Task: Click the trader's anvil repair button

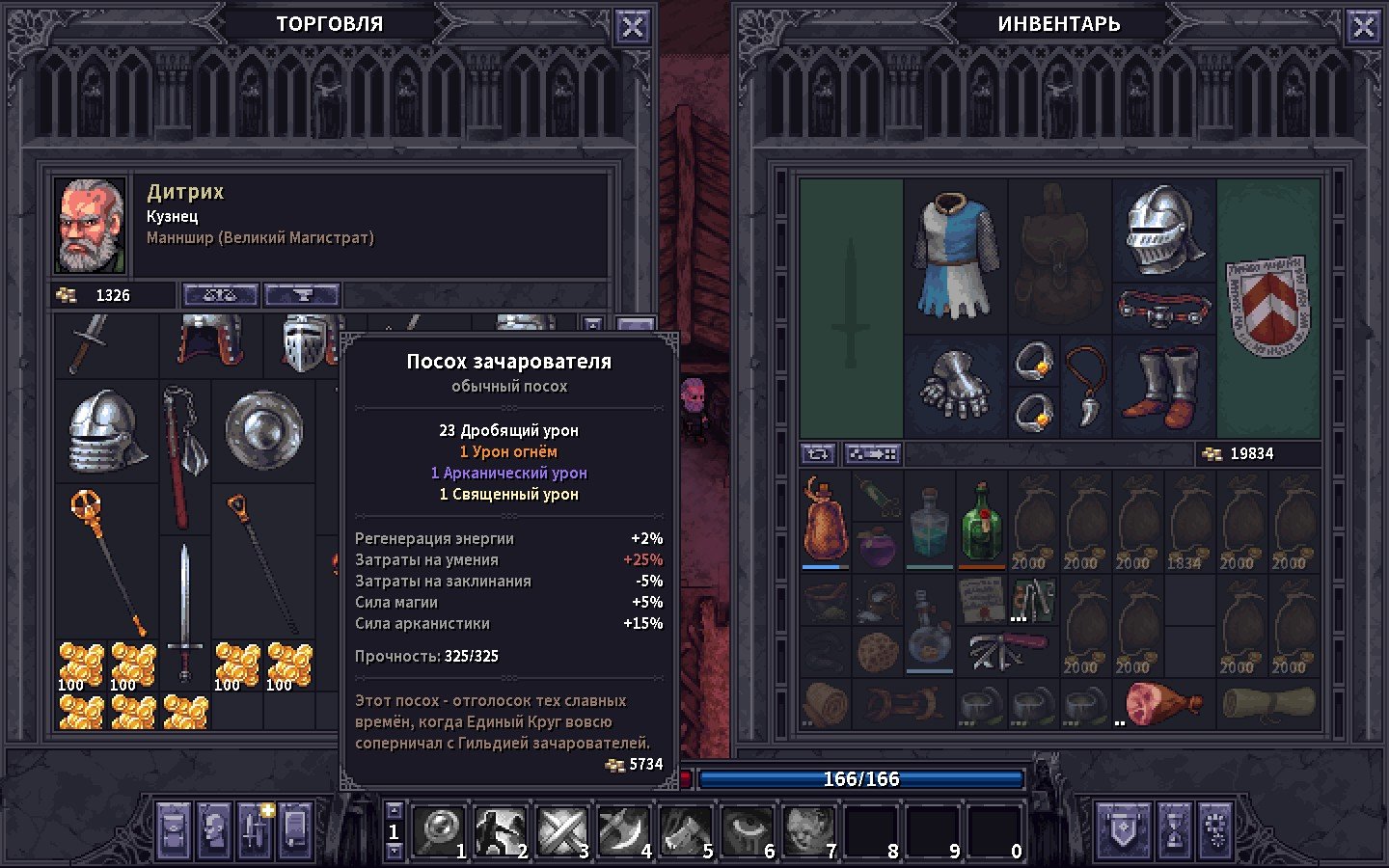Action: coord(302,295)
